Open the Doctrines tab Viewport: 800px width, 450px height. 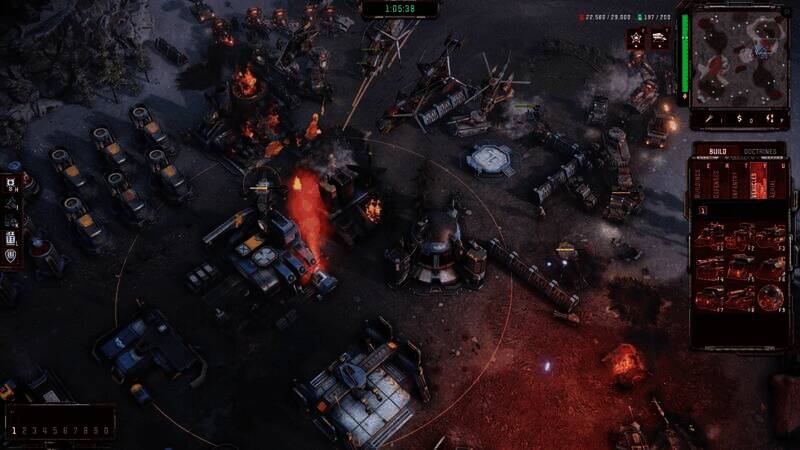click(758, 152)
